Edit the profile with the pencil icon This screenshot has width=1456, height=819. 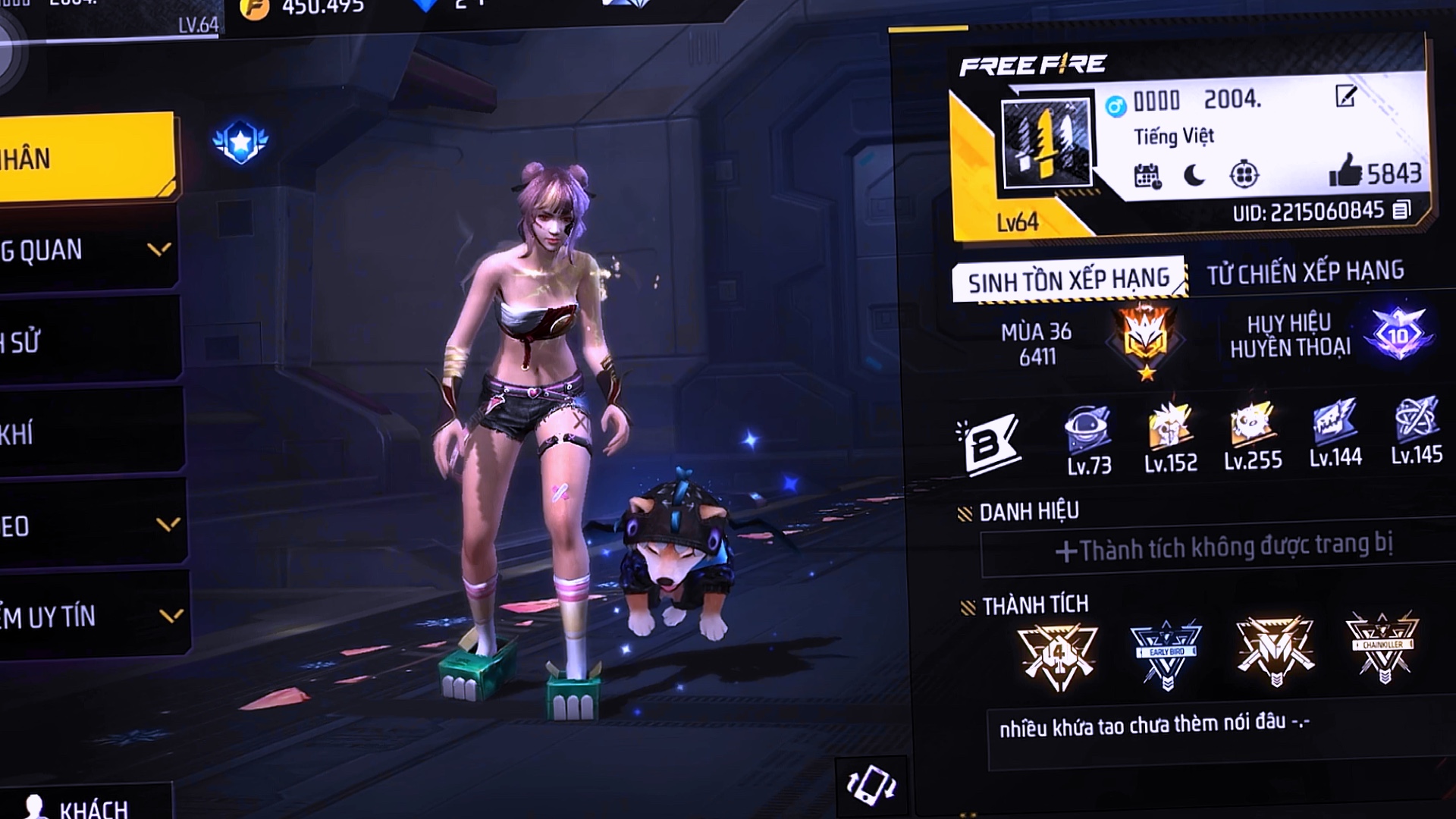(1345, 96)
